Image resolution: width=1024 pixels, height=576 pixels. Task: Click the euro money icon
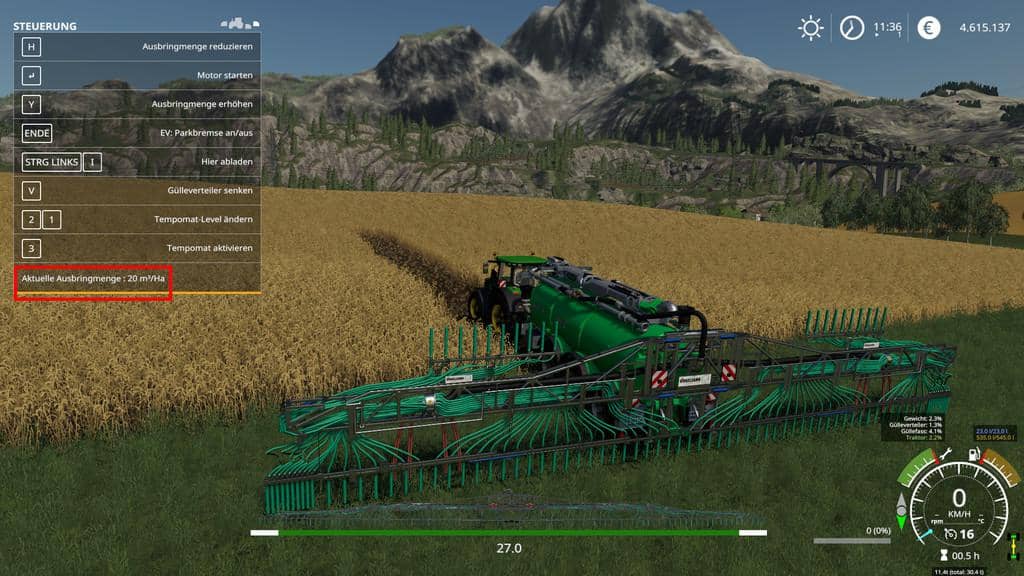[929, 28]
